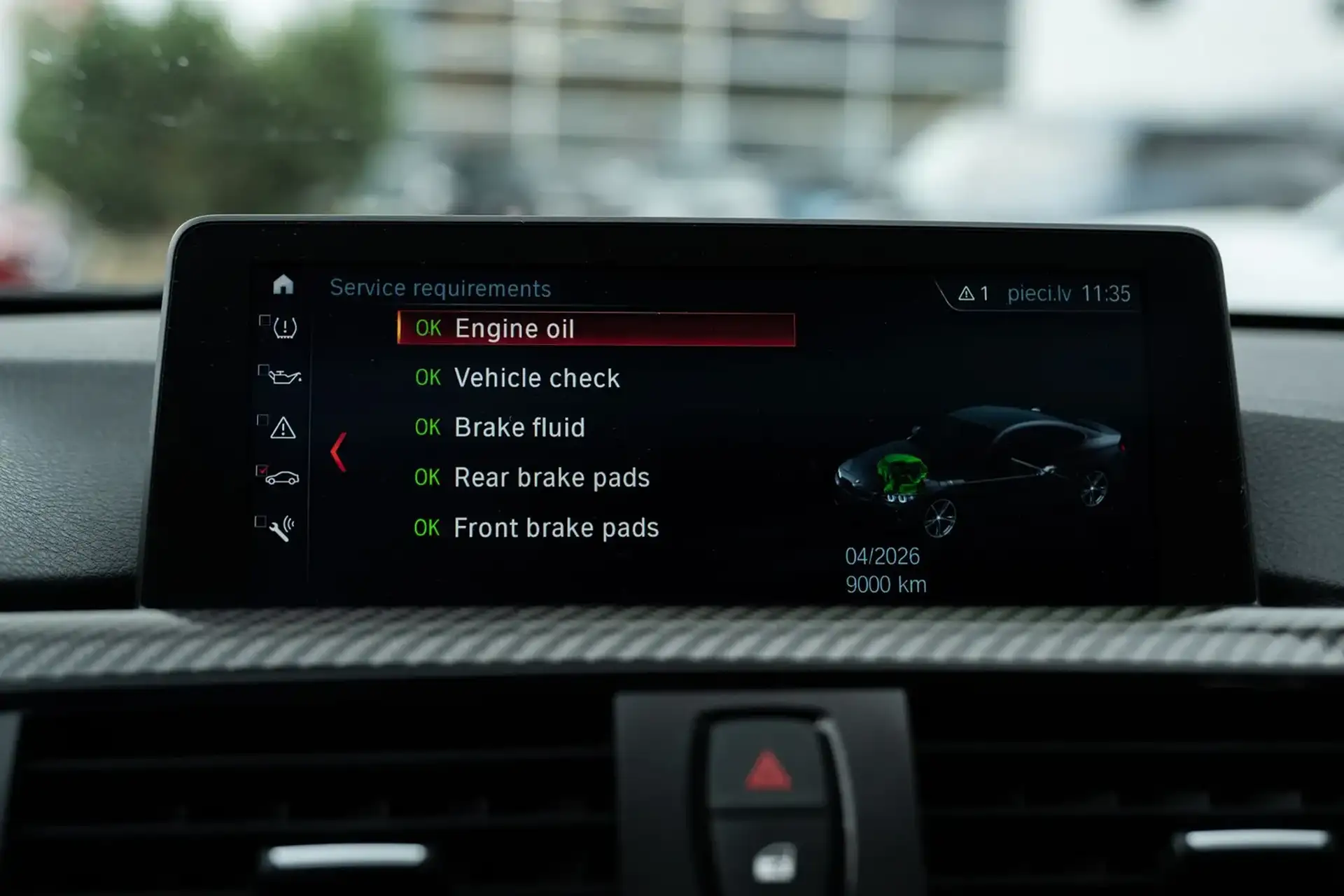Open Front brake pads status
The height and width of the screenshot is (896, 1344).
pos(555,528)
